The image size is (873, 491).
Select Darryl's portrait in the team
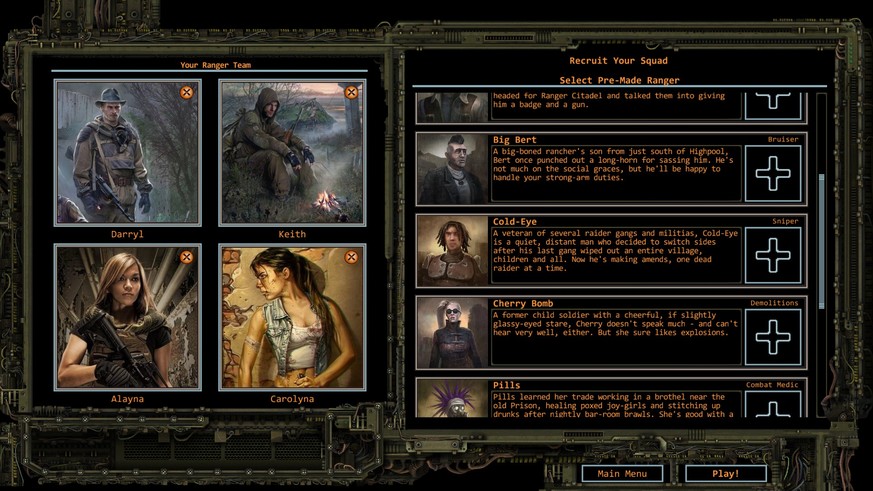point(127,153)
